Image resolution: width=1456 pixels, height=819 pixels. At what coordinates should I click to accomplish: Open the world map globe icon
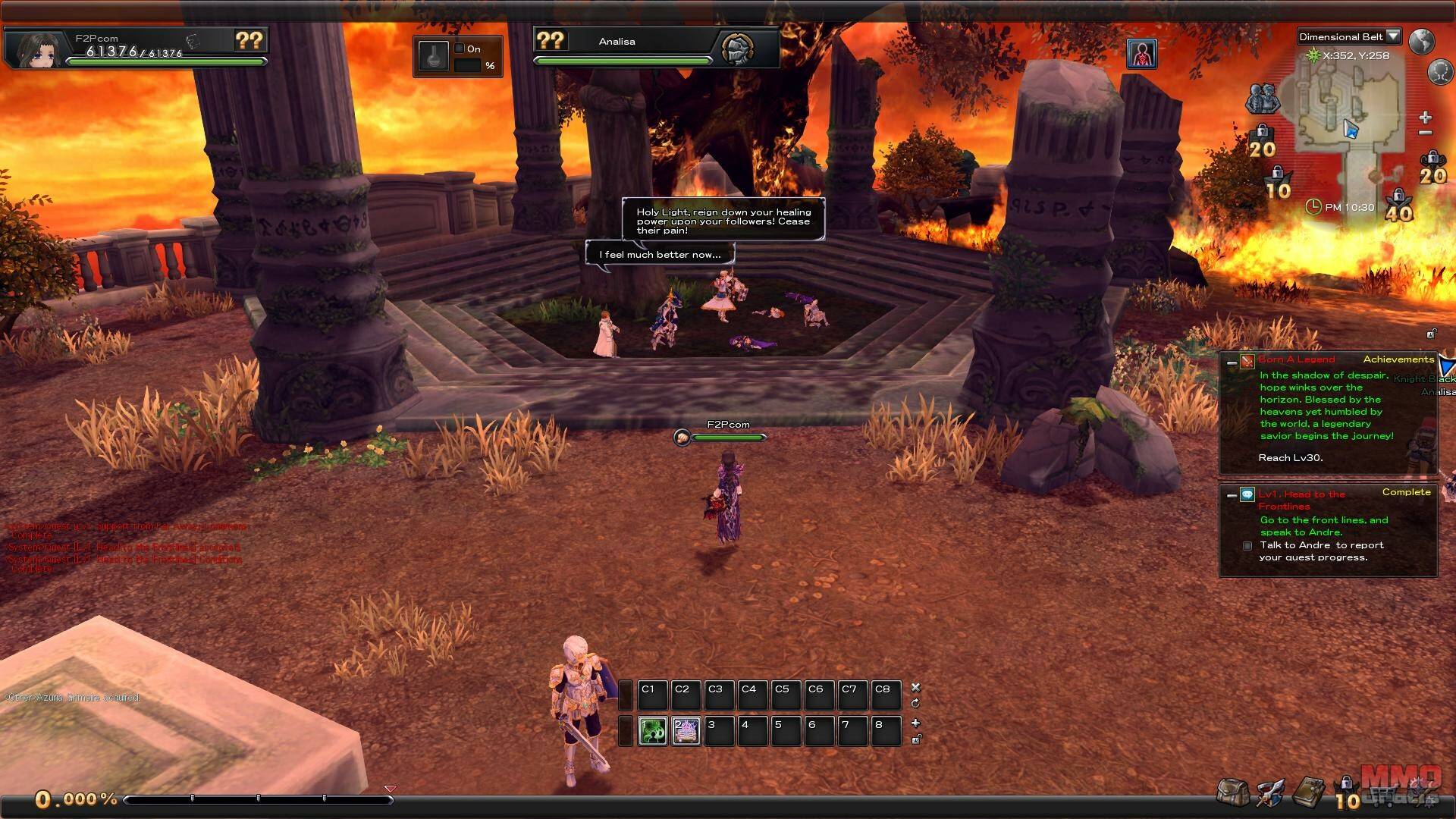pos(1421,41)
